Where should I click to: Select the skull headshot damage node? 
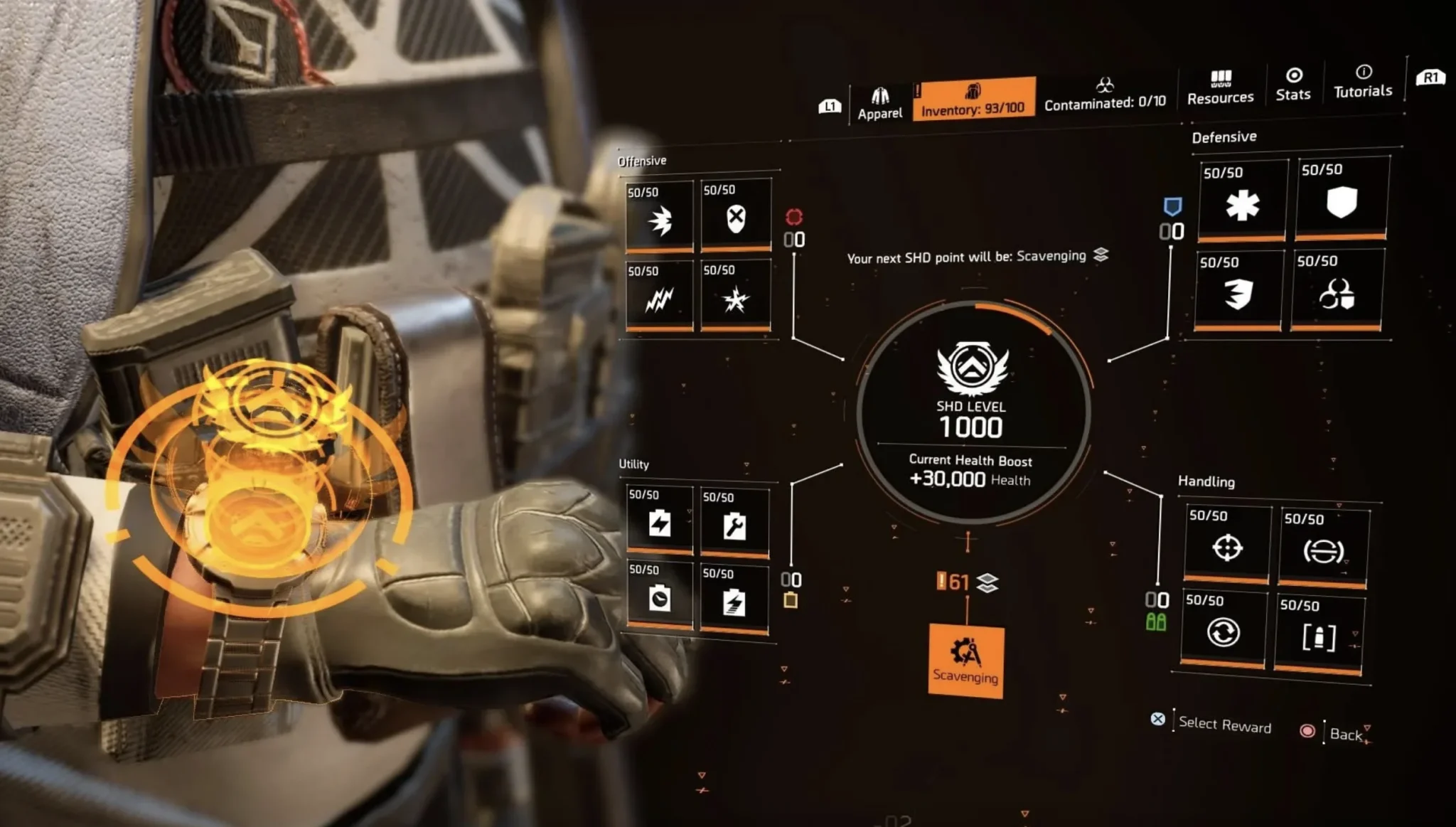point(736,216)
